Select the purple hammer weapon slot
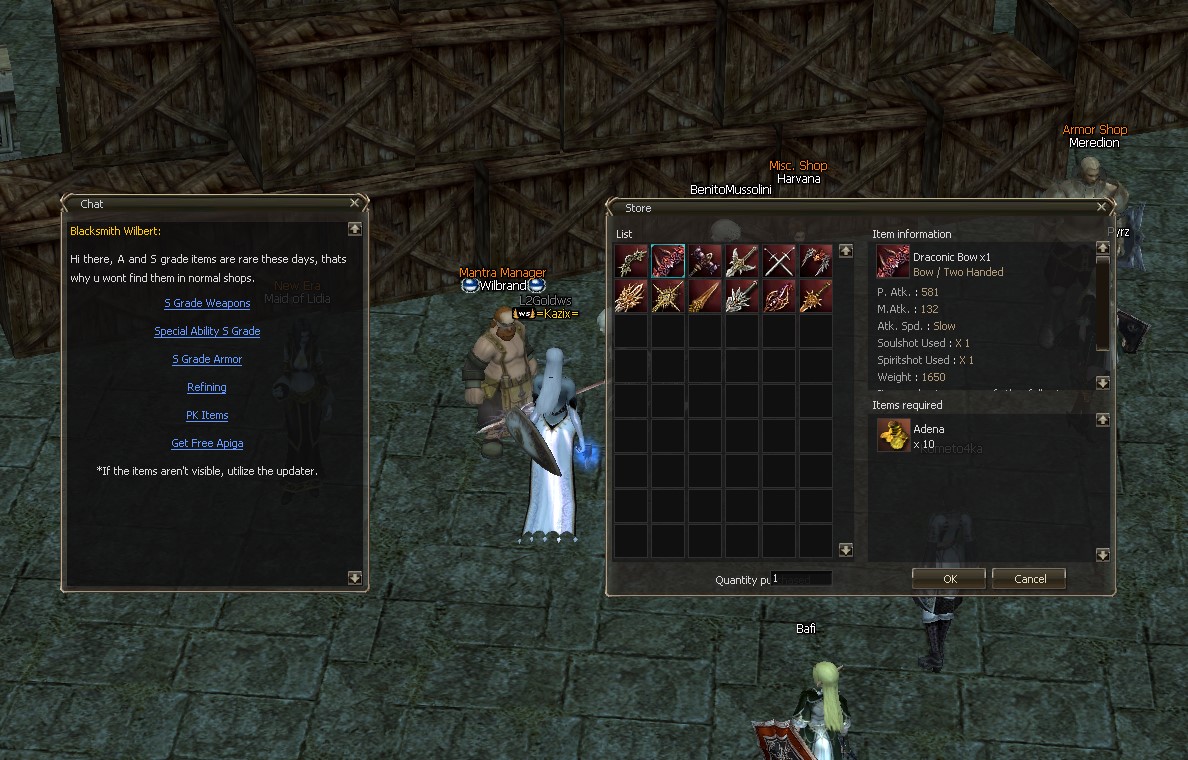This screenshot has width=1188, height=760. point(705,261)
